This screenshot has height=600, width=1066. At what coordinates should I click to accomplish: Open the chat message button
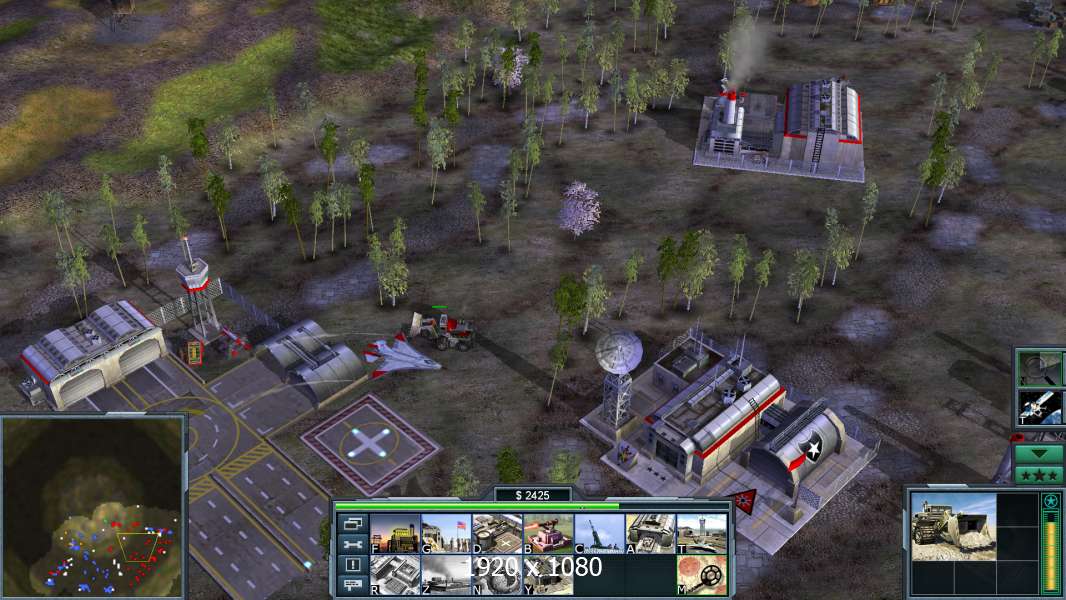352,585
